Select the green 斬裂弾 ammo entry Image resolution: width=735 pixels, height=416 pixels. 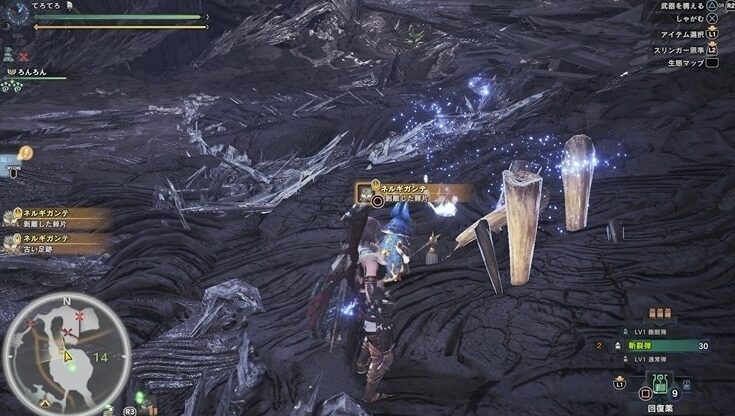pyautogui.click(x=662, y=345)
